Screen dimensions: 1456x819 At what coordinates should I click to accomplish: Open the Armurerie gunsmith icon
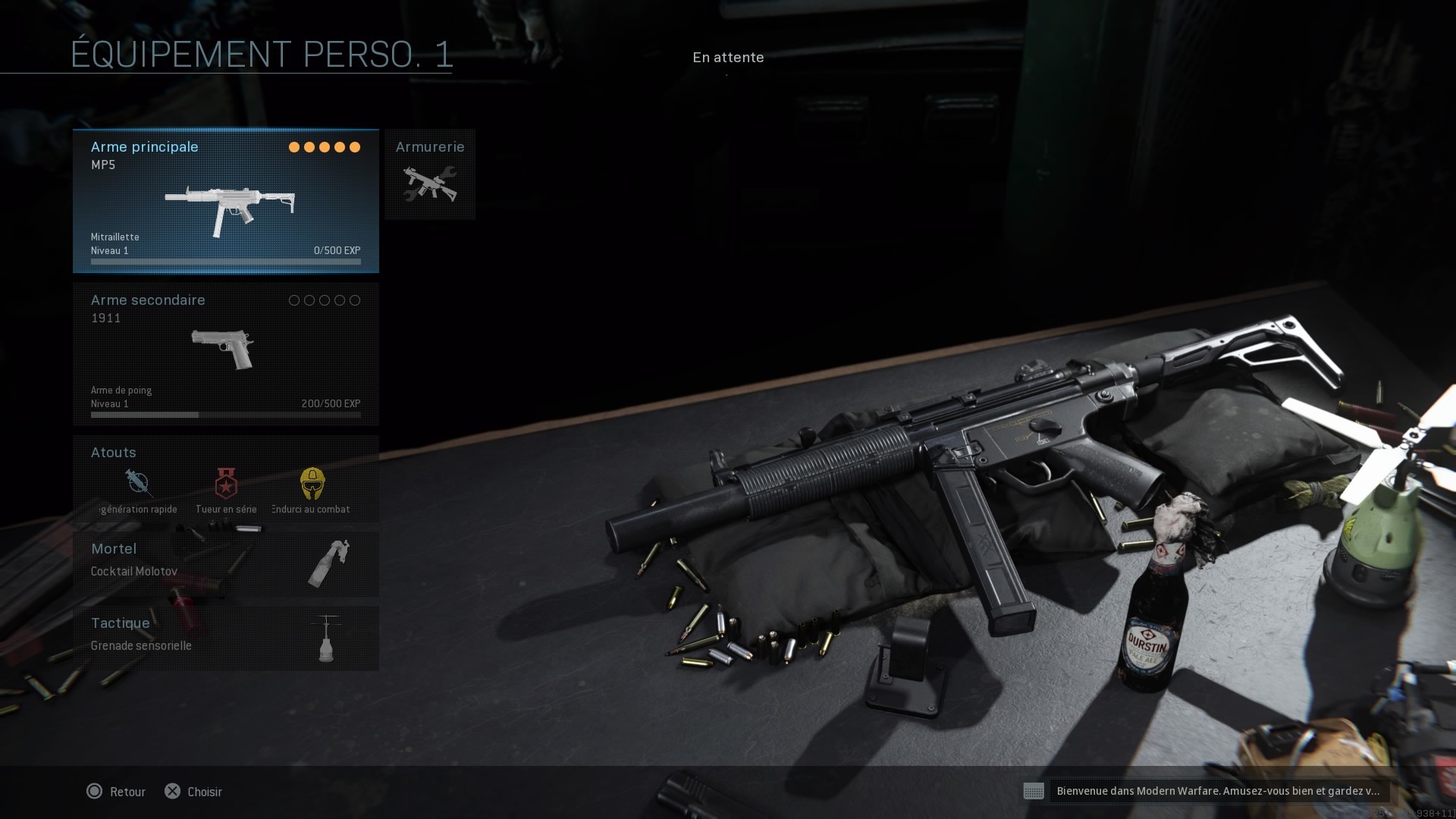click(429, 184)
